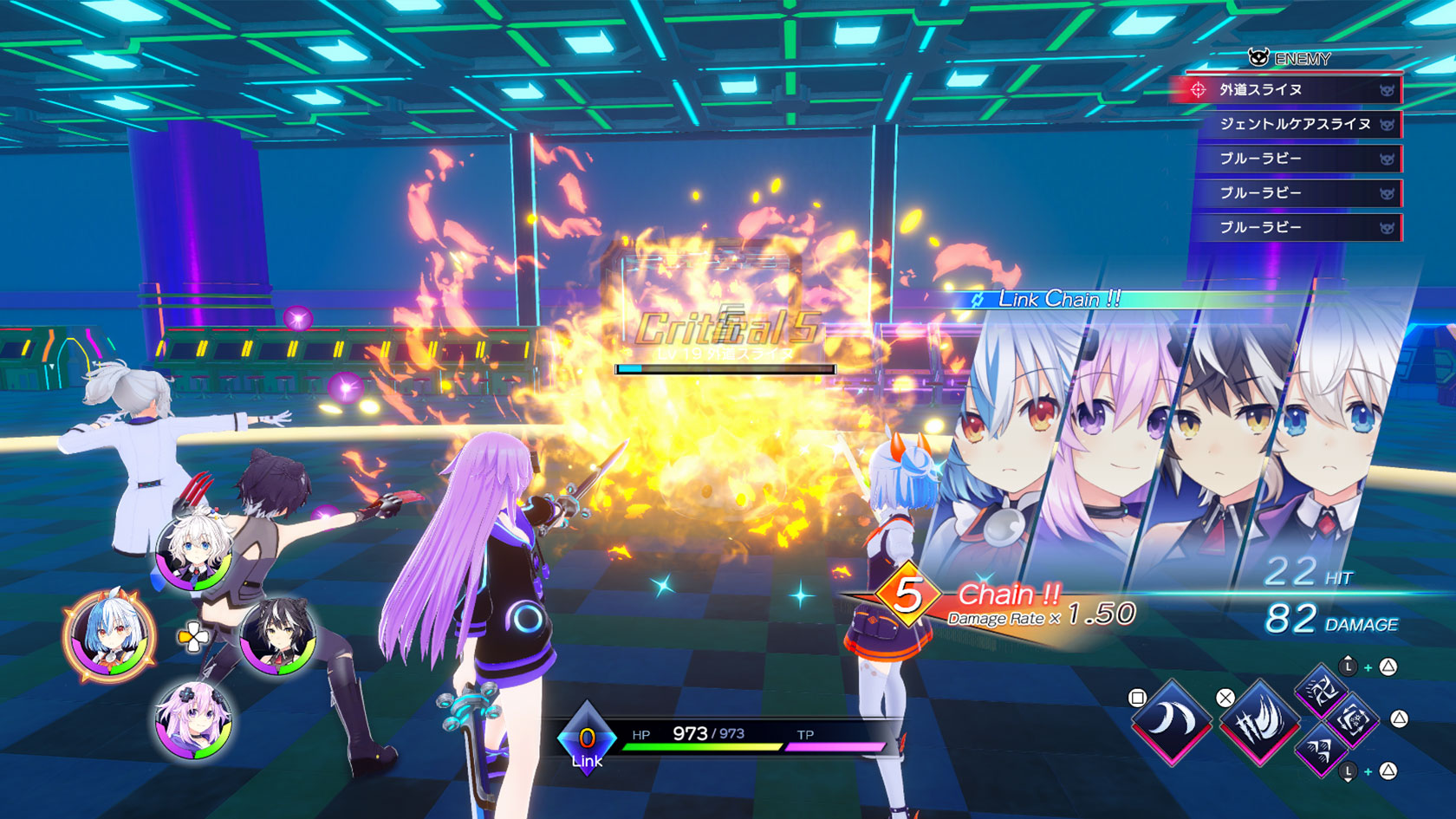The image size is (1456, 819).
Task: Click the ENEMY header demon icon
Action: click(1258, 57)
